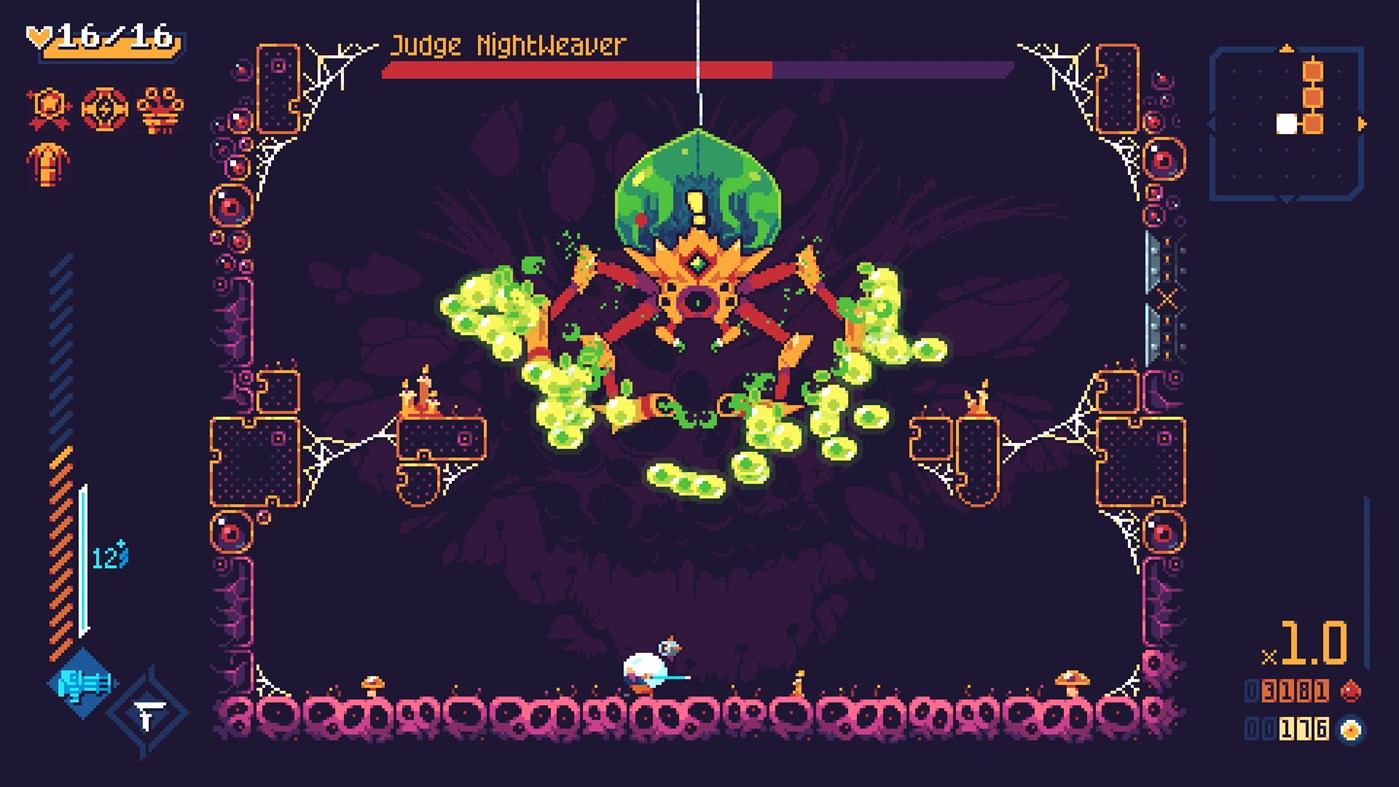Click the skull currency icon next to 176
The height and width of the screenshot is (787, 1399).
click(x=1350, y=729)
